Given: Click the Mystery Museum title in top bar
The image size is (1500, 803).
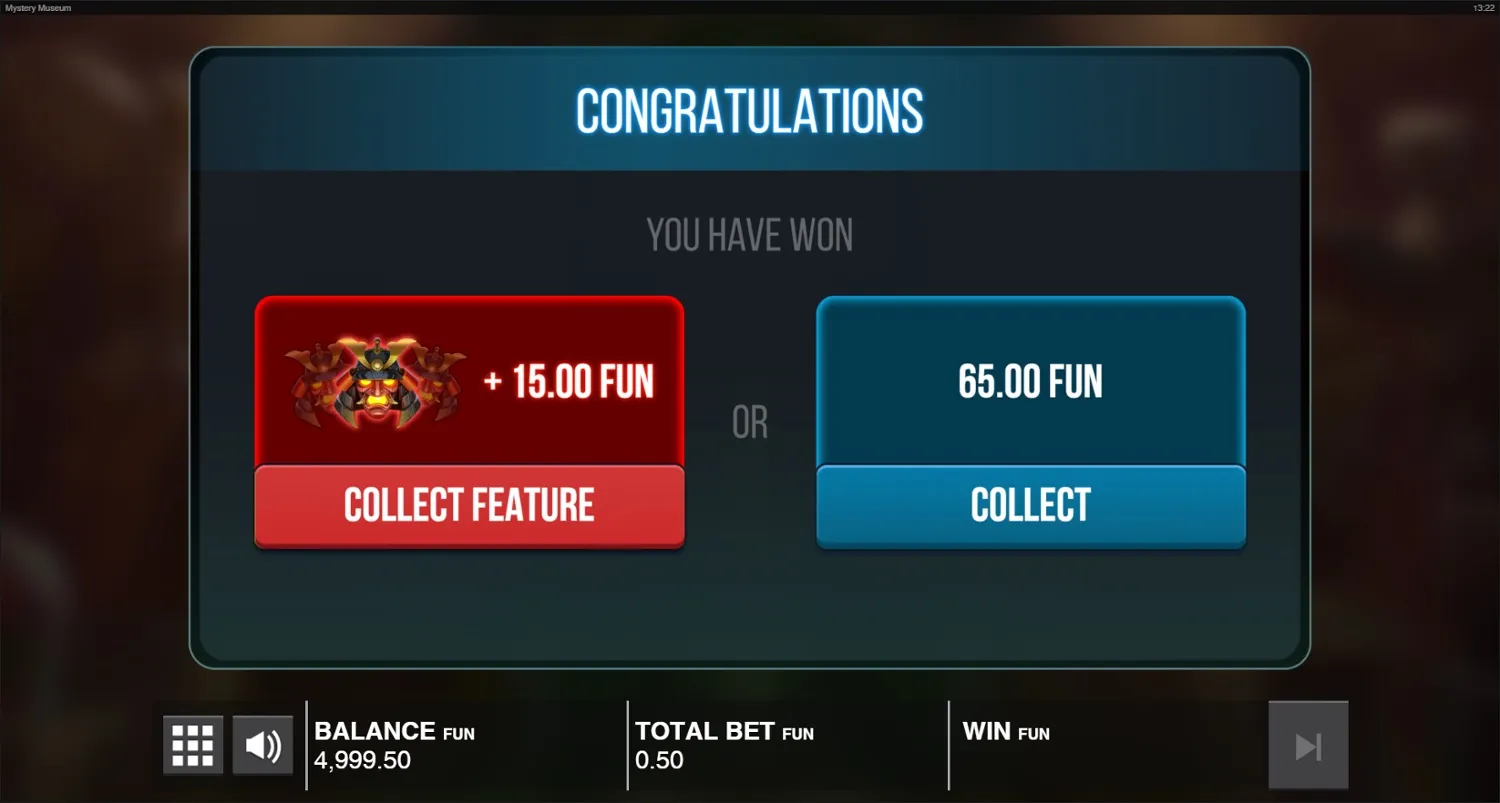Looking at the screenshot, I should (x=37, y=7).
